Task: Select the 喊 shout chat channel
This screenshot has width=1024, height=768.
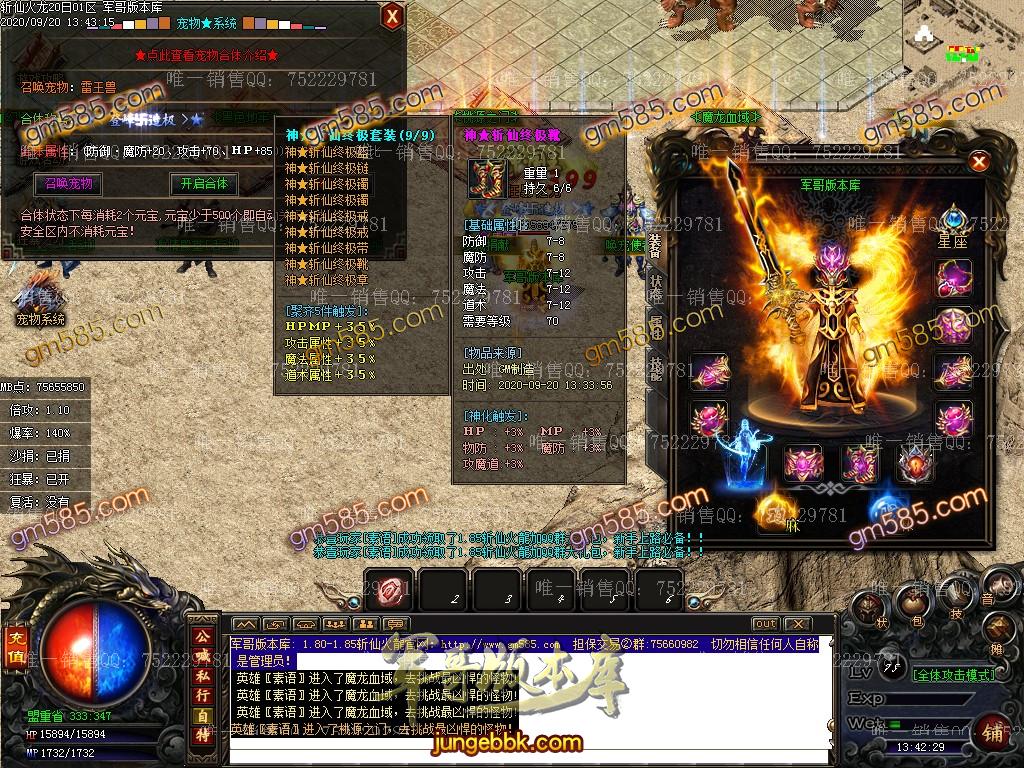Action: [203, 655]
